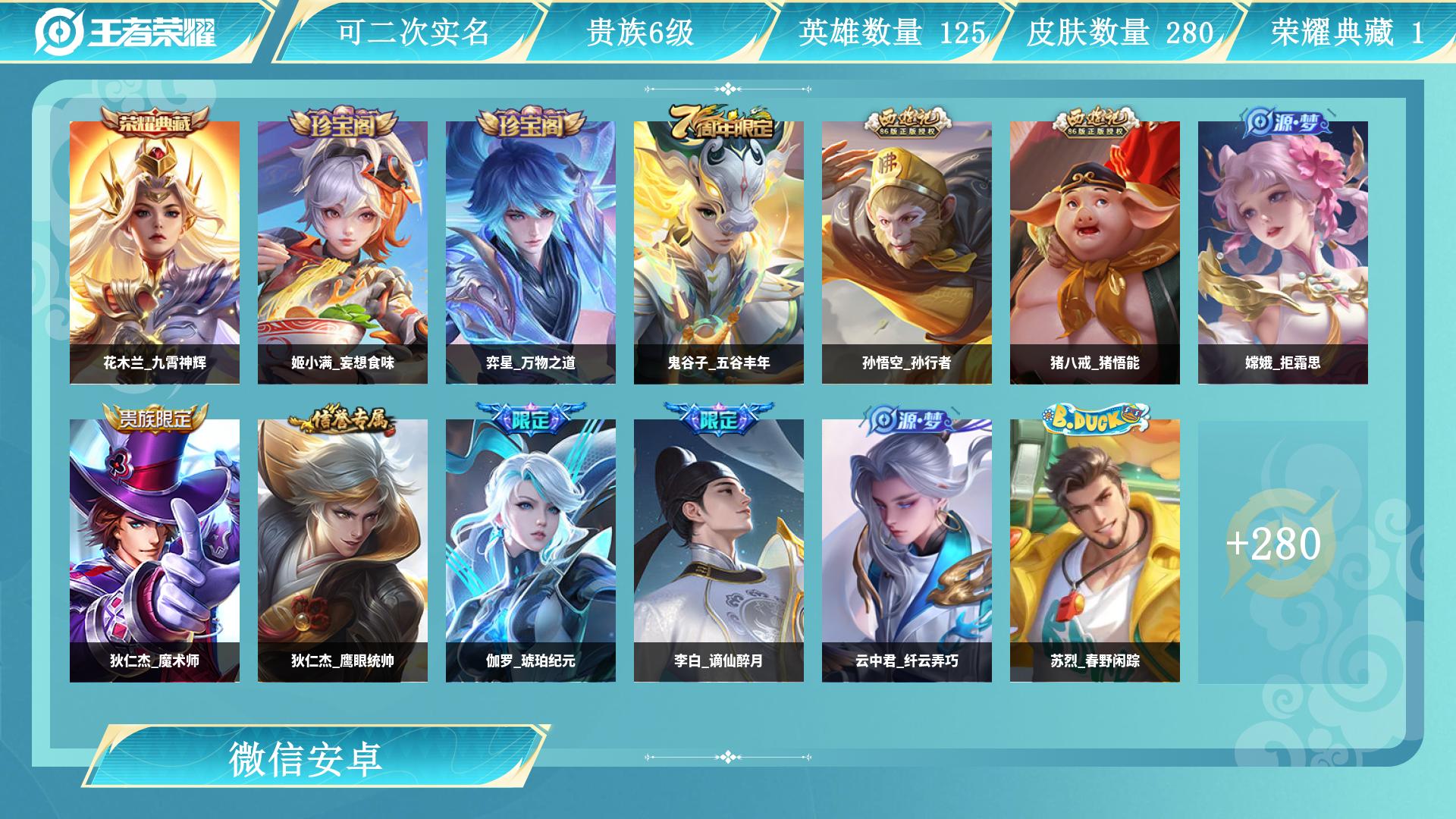Click the 孙悟空_孙行者 skin card
This screenshot has width=1456, height=819.
click(x=907, y=253)
